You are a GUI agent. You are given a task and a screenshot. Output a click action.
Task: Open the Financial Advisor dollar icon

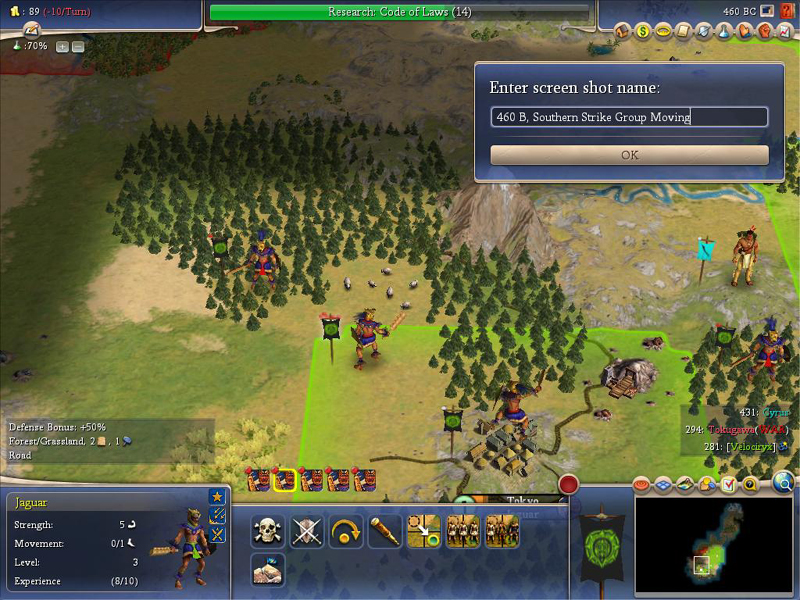click(x=643, y=32)
